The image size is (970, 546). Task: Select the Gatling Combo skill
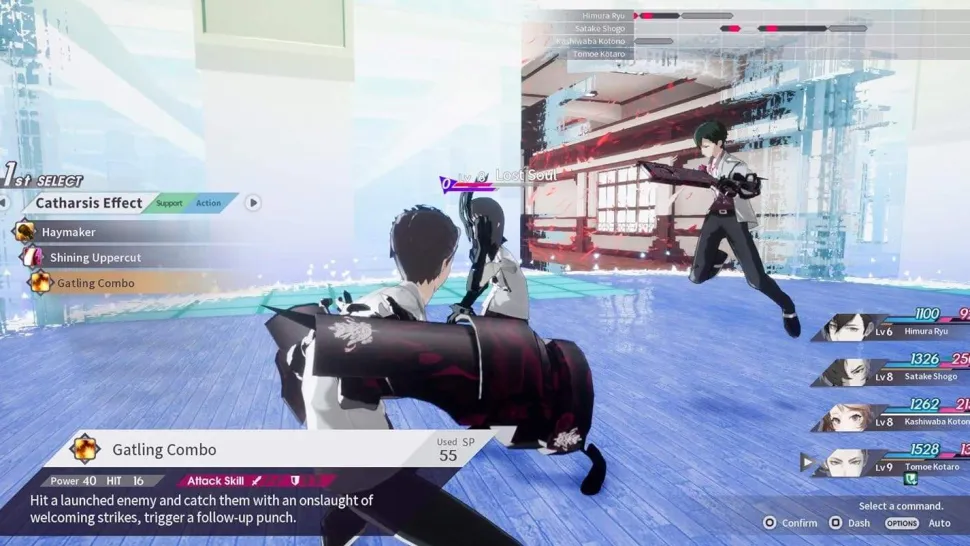(x=95, y=283)
